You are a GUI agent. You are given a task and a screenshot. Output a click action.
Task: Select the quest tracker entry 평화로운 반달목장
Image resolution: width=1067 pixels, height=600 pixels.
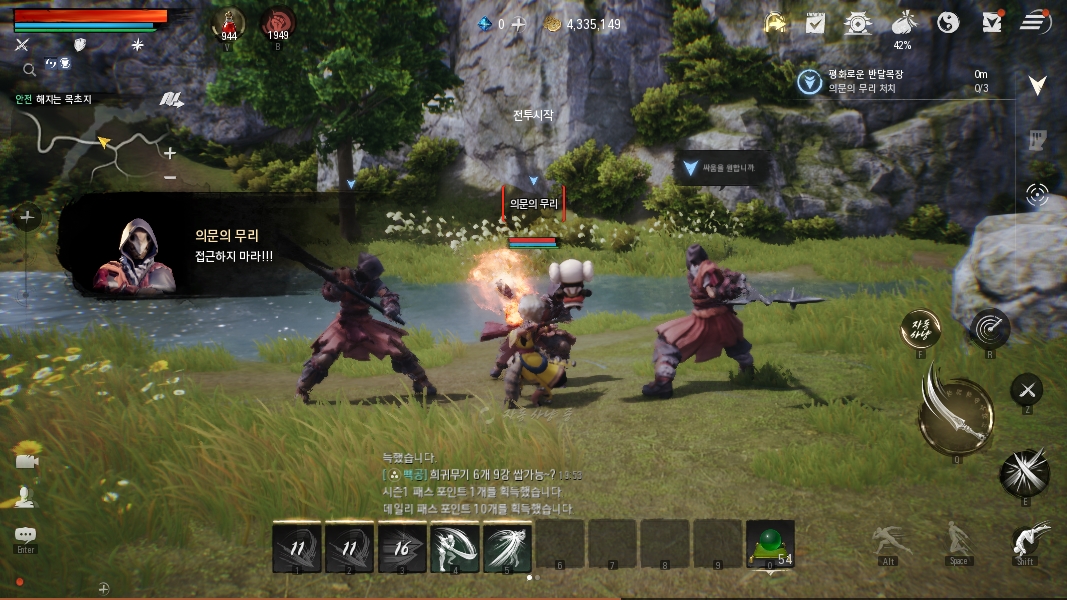(x=865, y=75)
